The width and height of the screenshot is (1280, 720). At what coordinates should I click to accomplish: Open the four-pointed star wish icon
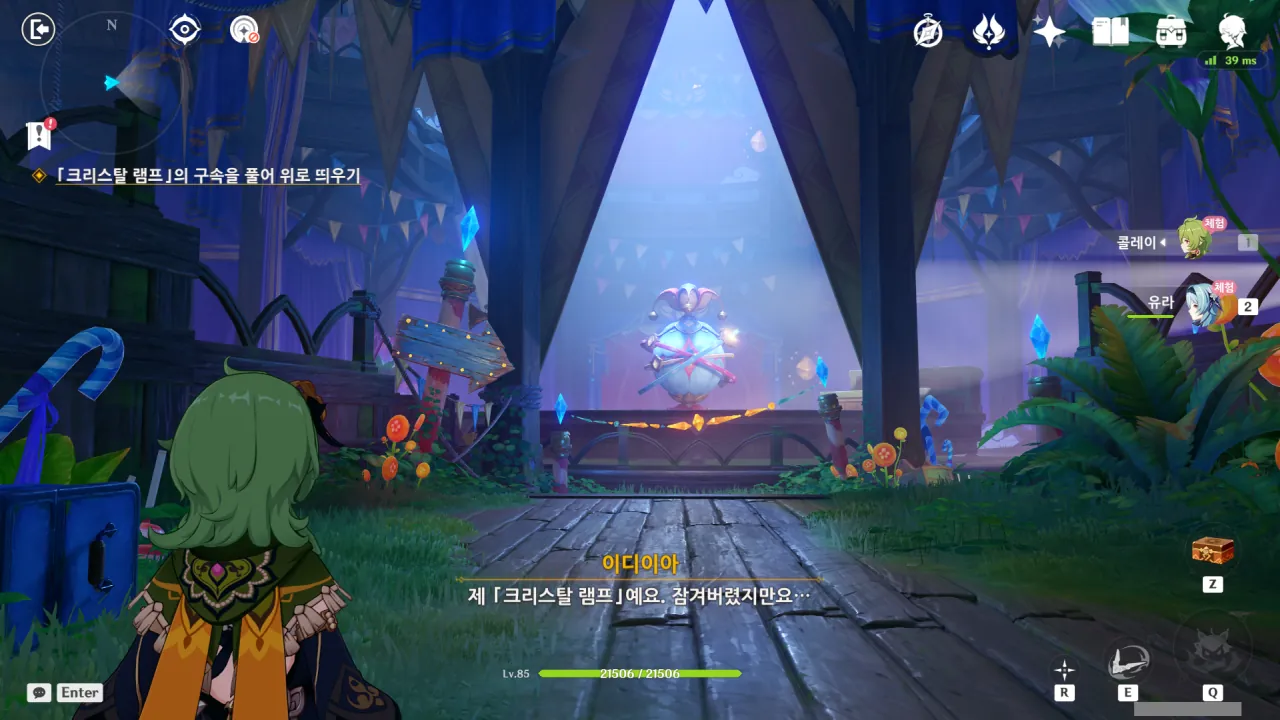(x=1049, y=32)
